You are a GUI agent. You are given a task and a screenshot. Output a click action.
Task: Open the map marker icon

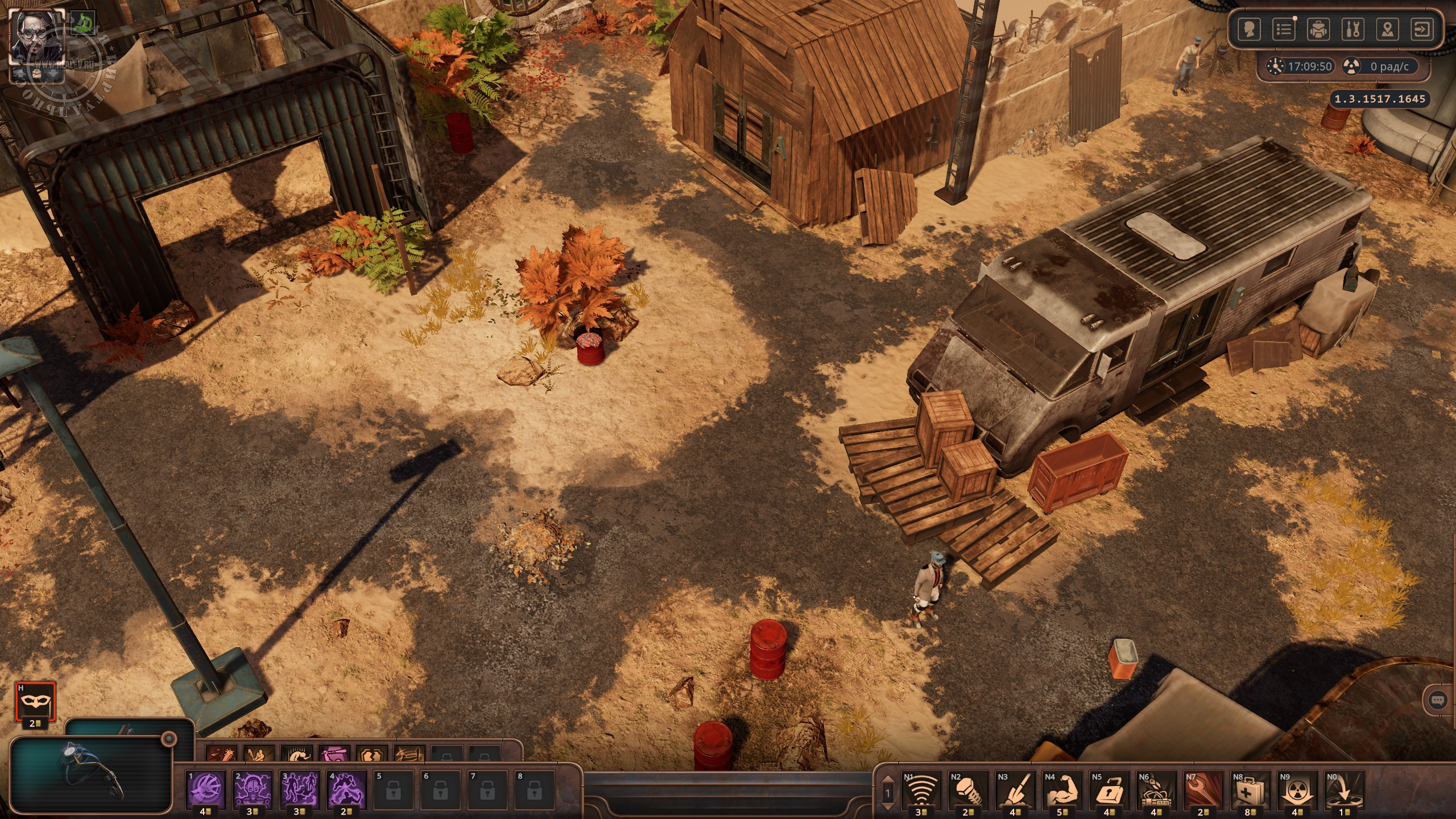(x=1388, y=29)
